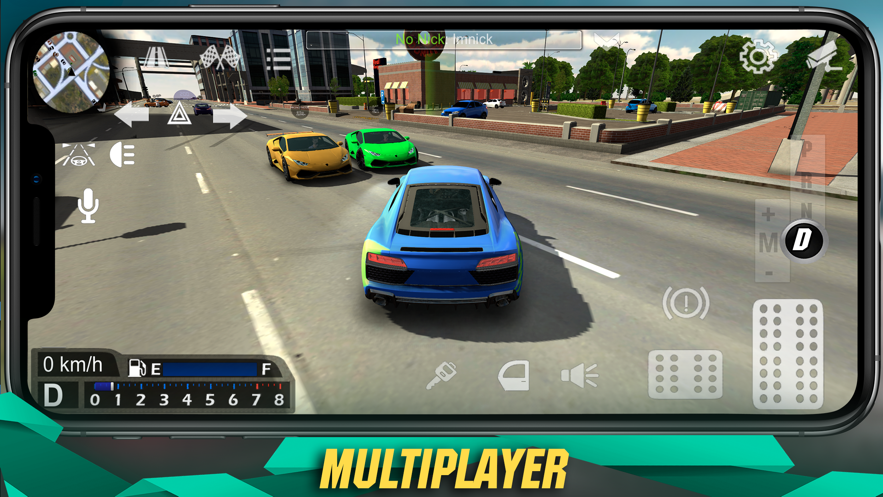Toggle the hazard lights triangle
This screenshot has width=883, height=497.
point(180,113)
